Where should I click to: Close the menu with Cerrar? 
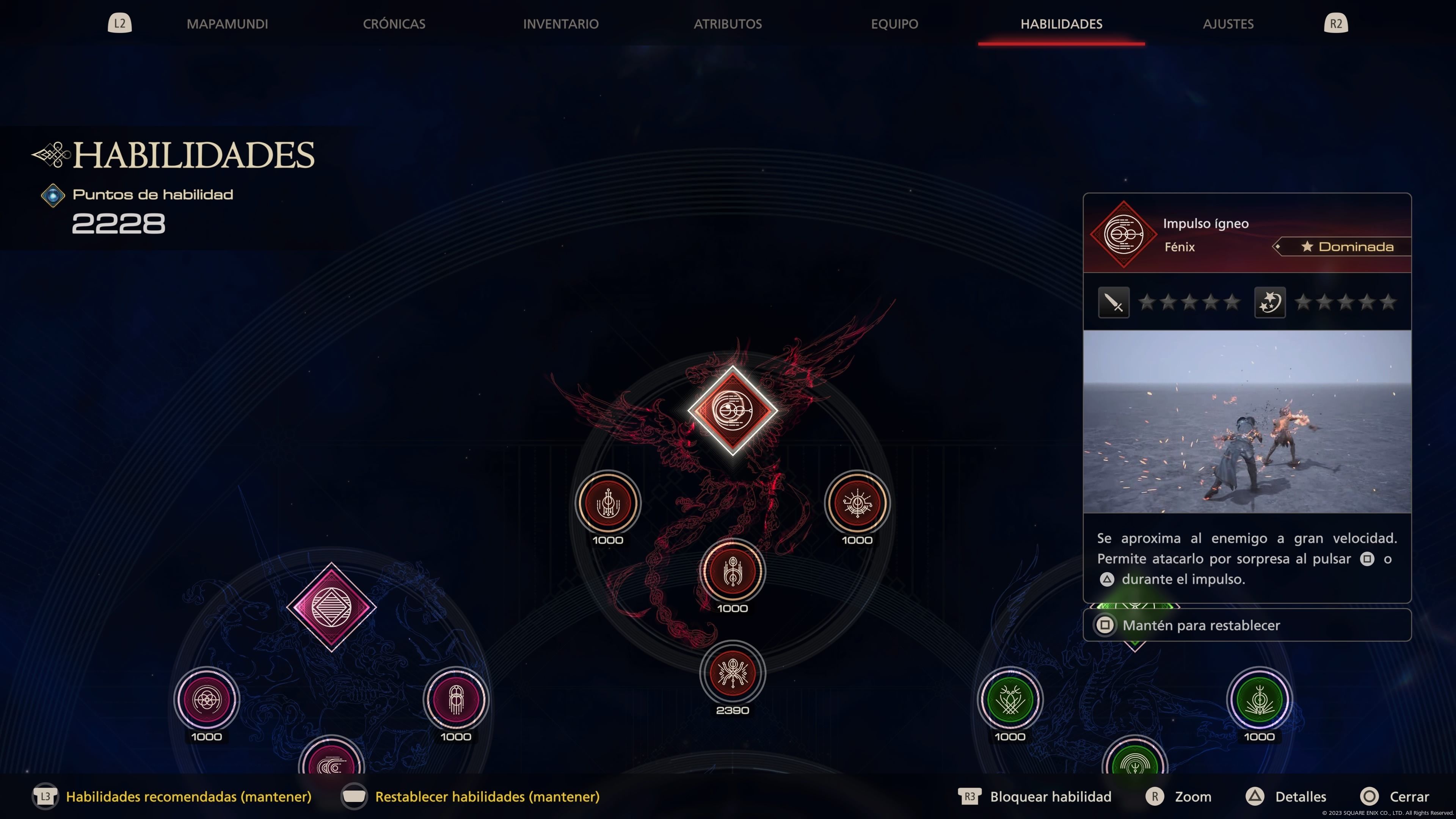1409,796
